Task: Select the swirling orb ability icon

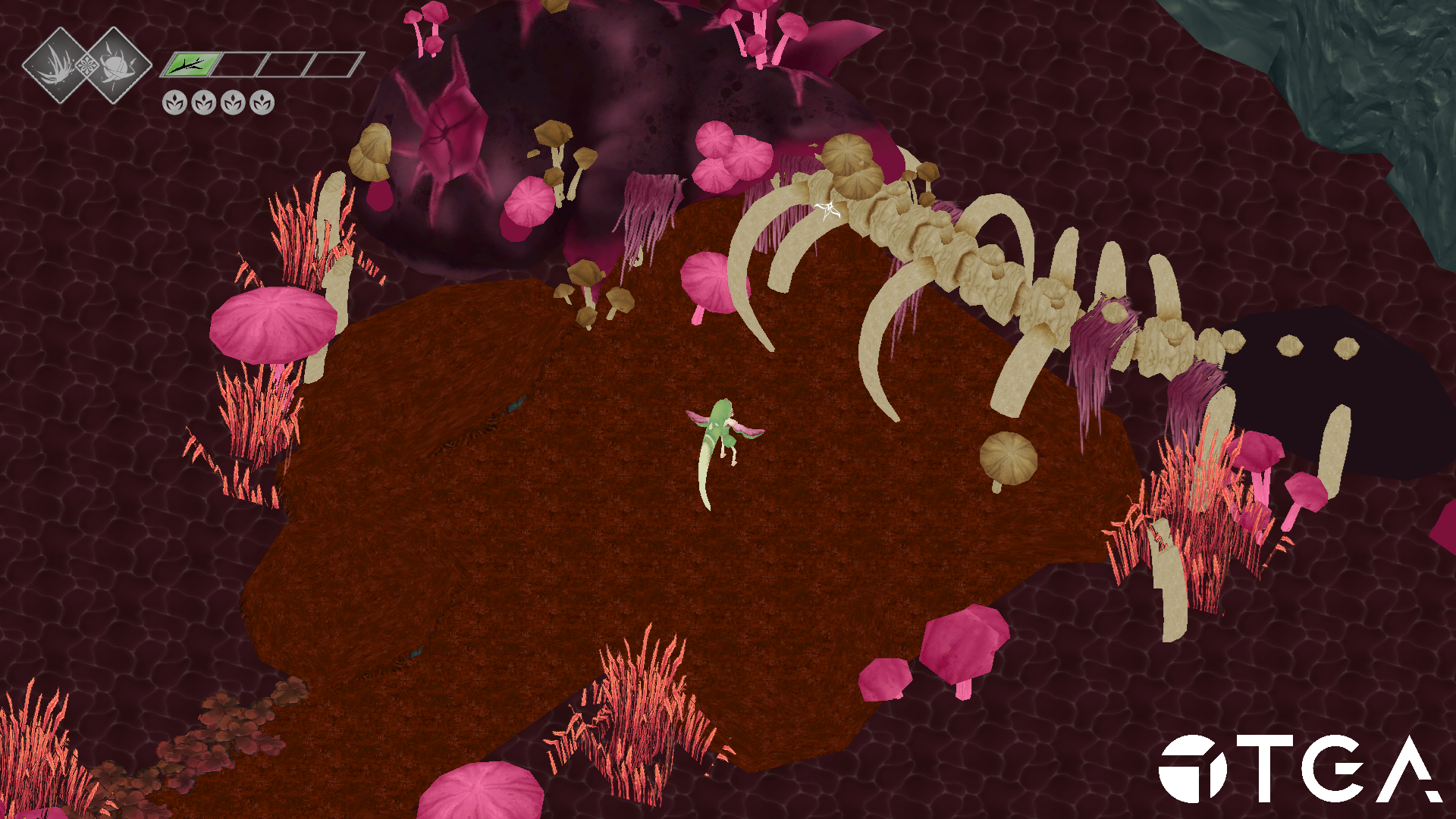Action: 116,64
